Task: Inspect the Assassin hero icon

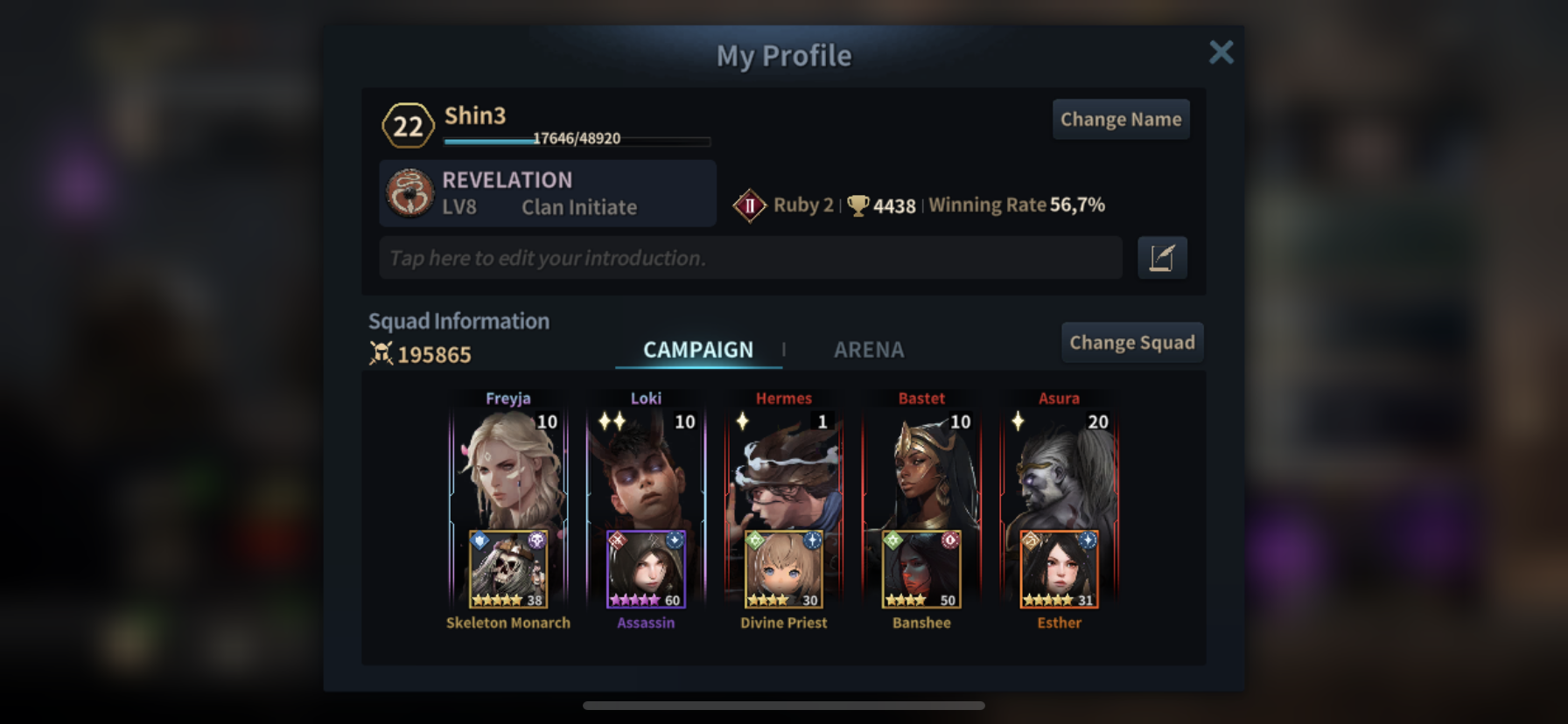Action: pos(646,569)
